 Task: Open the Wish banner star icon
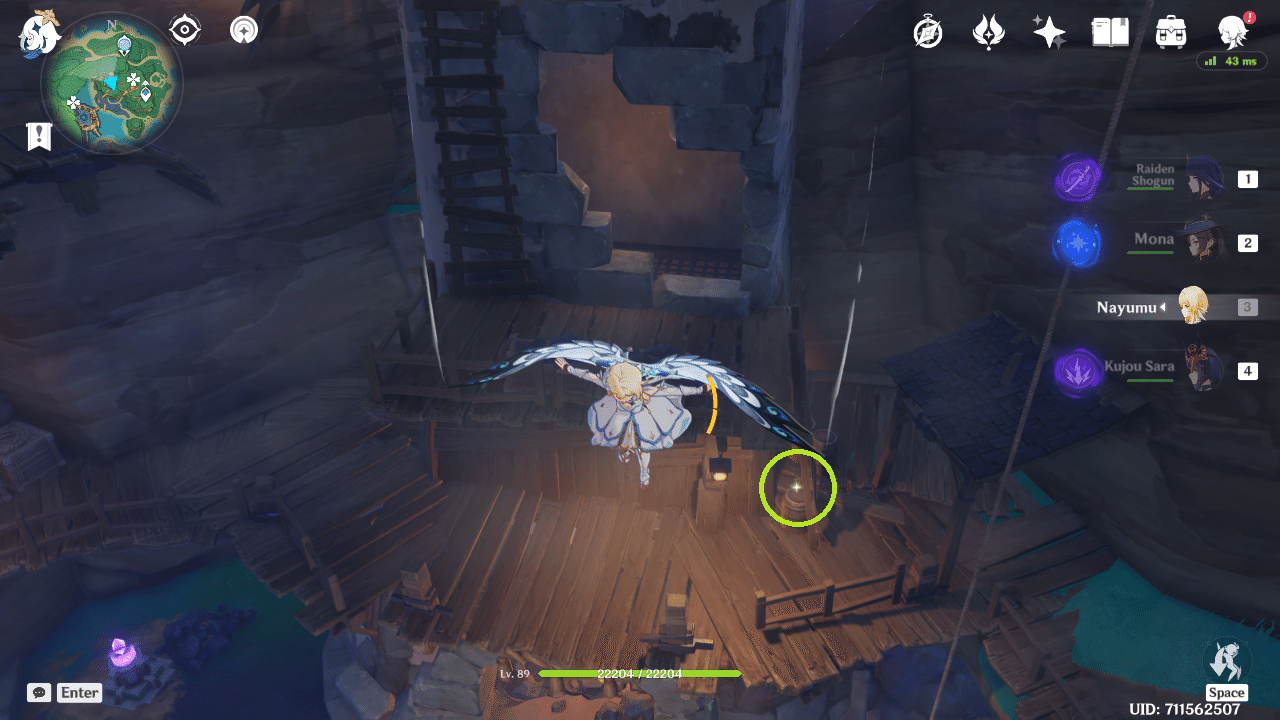[x=1050, y=30]
